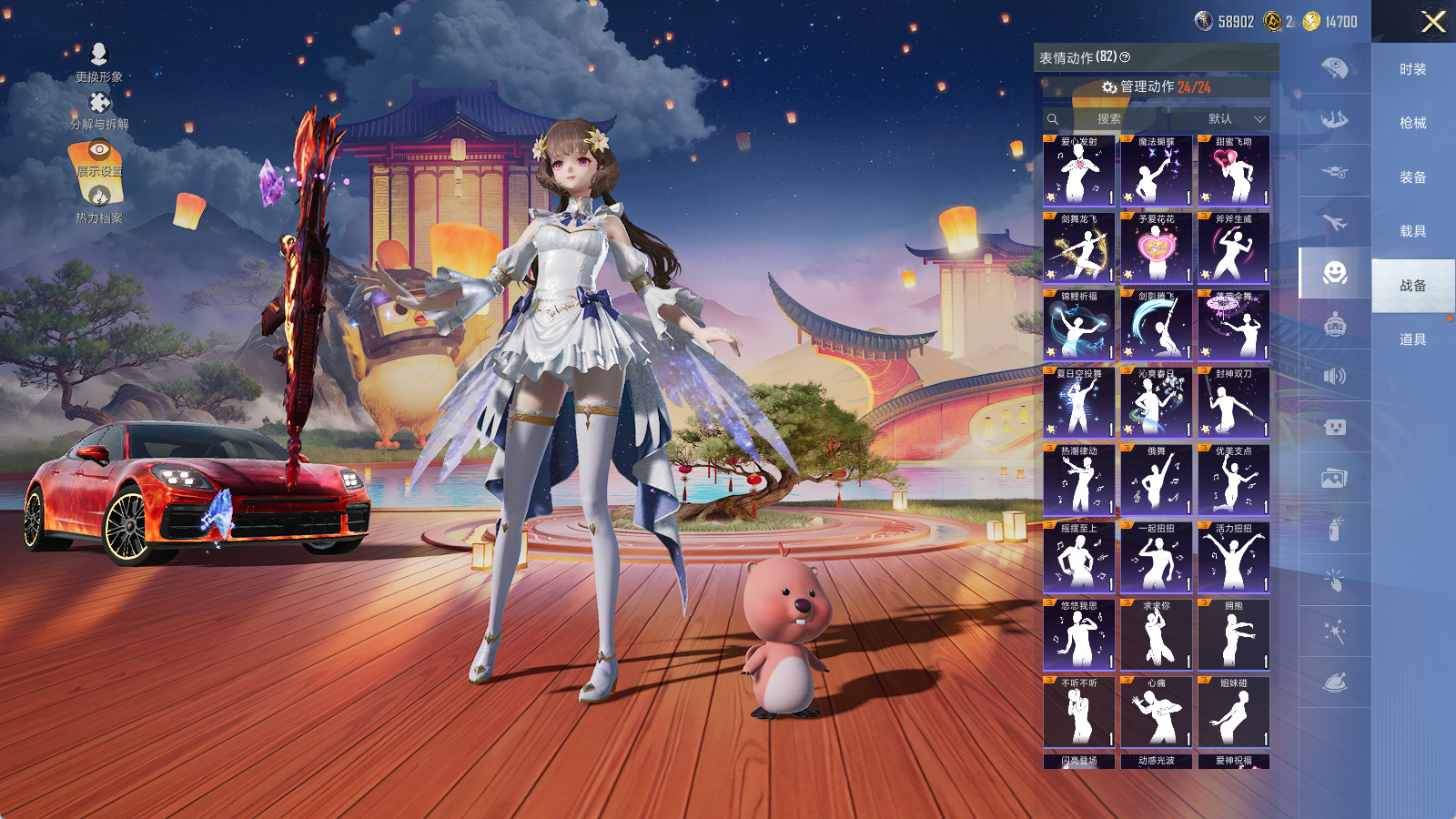Select the 爱心发射 emote

1078,171
